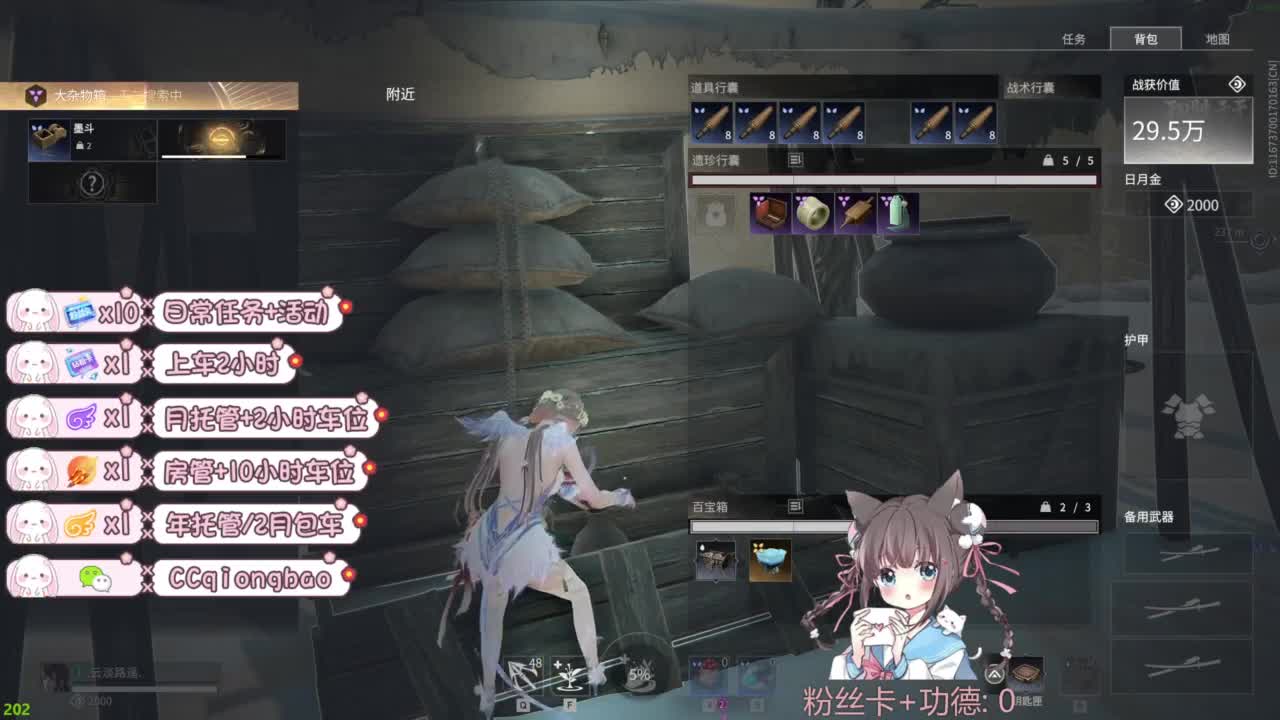The height and width of the screenshot is (720, 1280).
Task: Click the green canister item in 遗珍行囊
Action: click(897, 213)
